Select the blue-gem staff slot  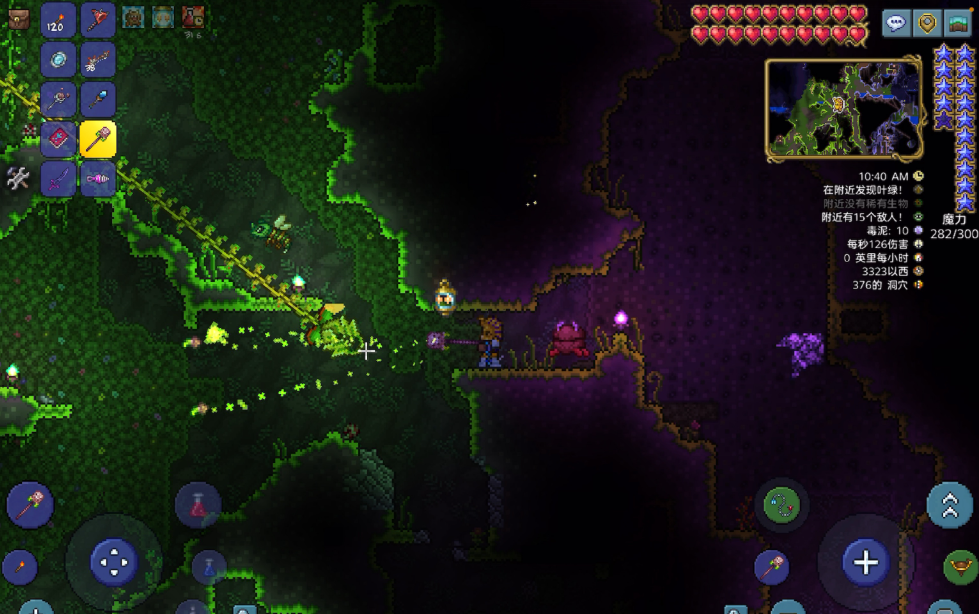coord(98,100)
